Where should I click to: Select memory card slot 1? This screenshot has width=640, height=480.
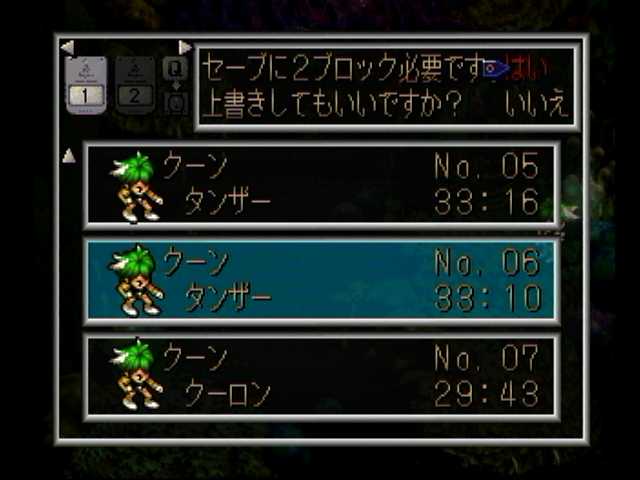point(86,84)
